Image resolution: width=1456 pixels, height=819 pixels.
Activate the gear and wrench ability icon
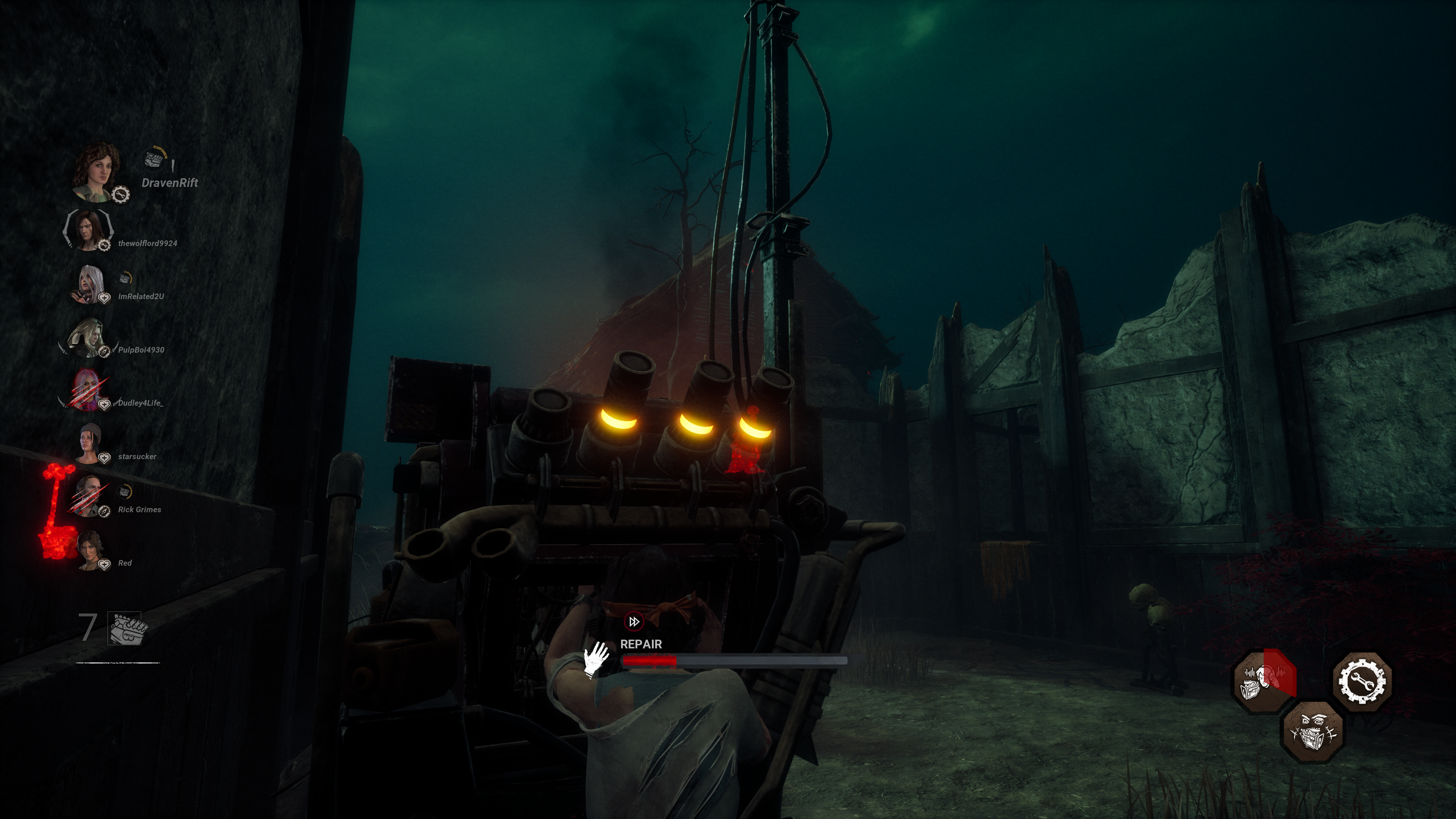(1362, 681)
